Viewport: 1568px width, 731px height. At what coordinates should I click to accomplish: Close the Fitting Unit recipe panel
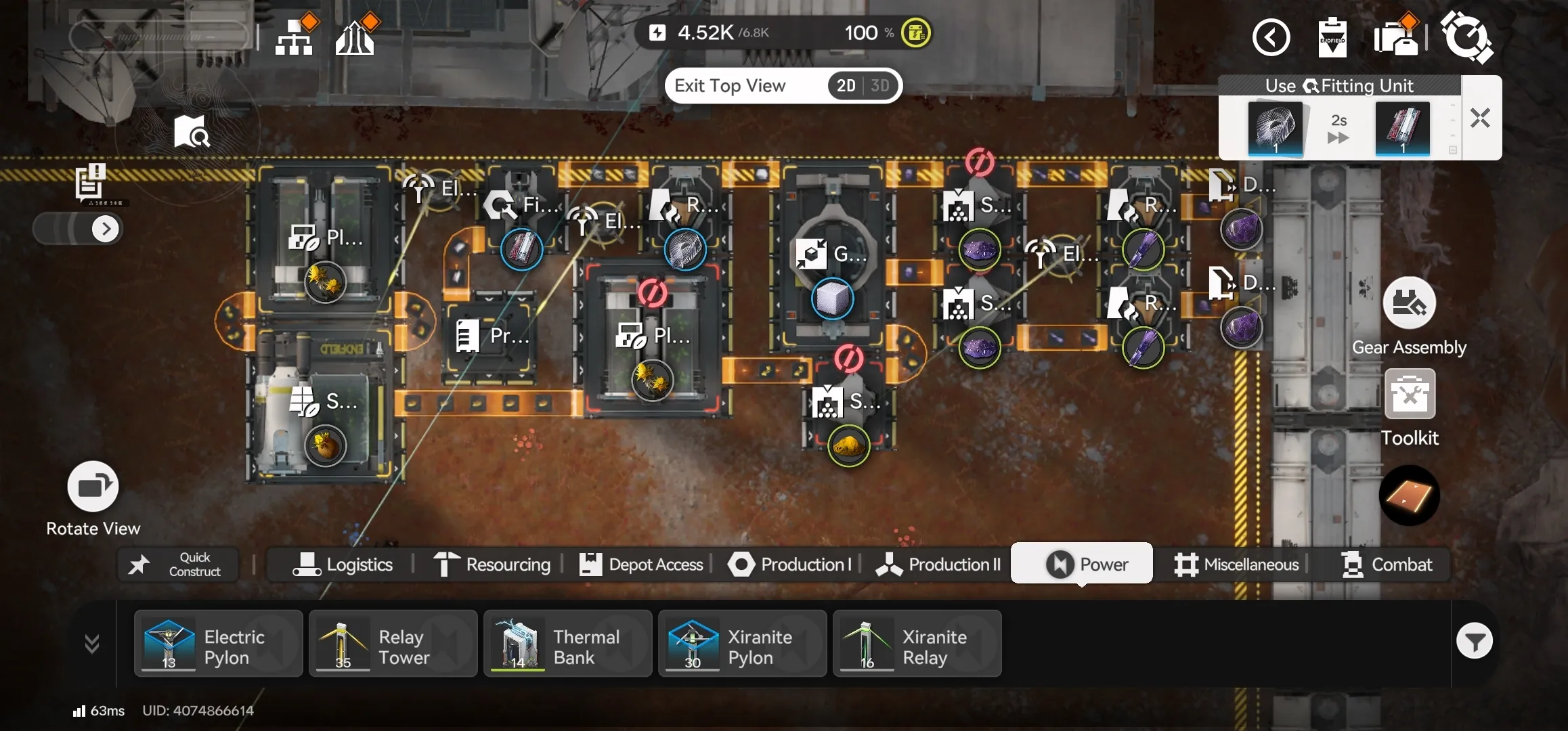(1480, 118)
